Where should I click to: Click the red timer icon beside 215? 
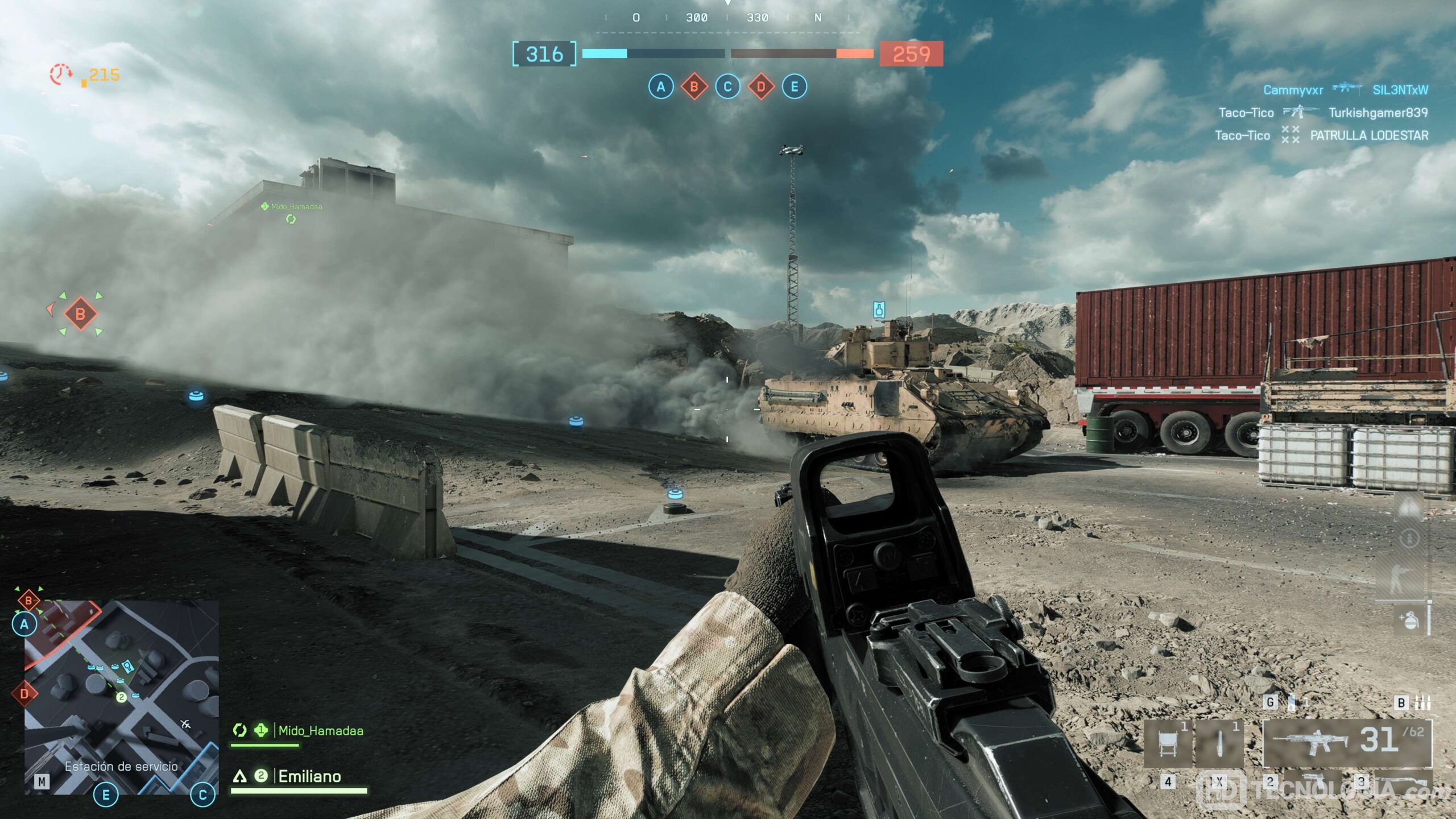tap(61, 75)
